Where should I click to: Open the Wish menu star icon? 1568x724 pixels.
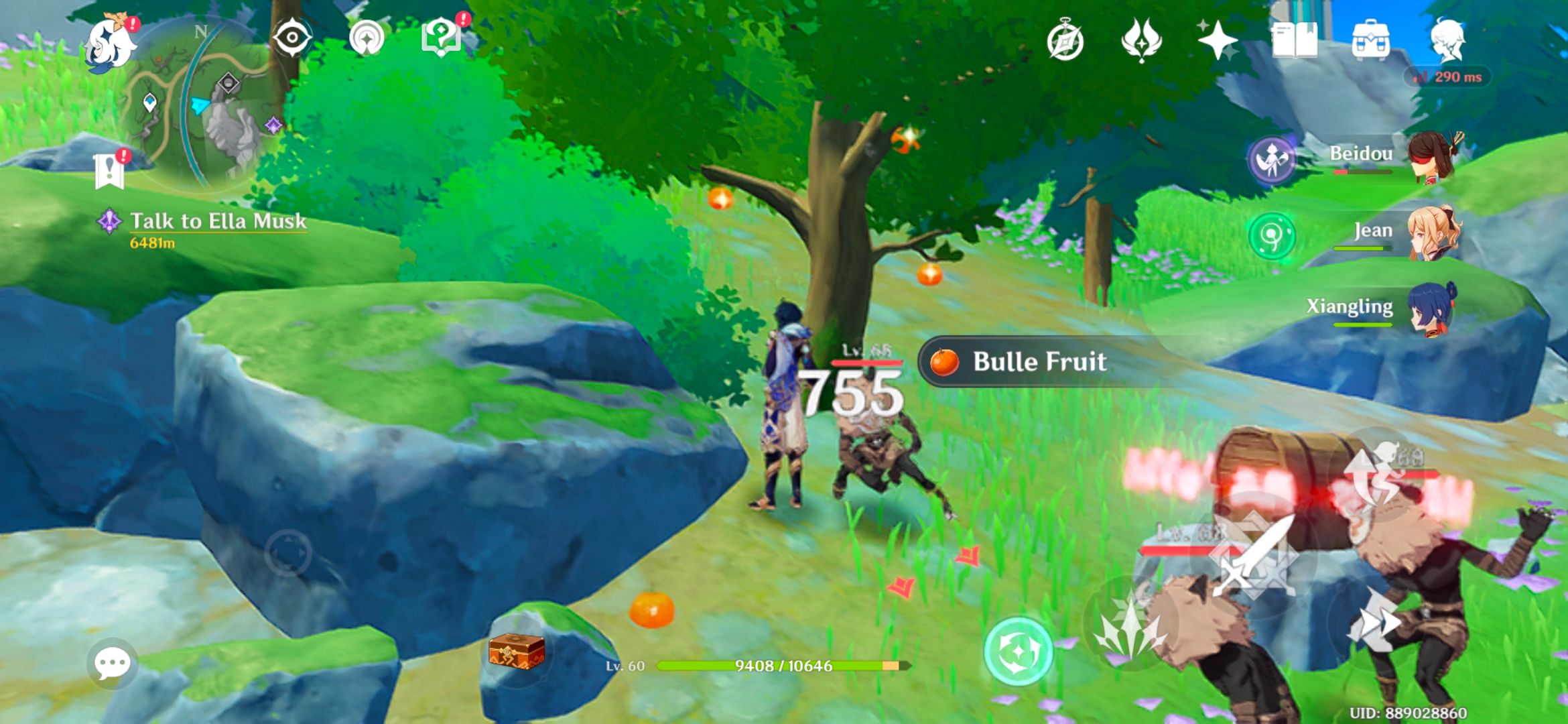pyautogui.click(x=1220, y=40)
